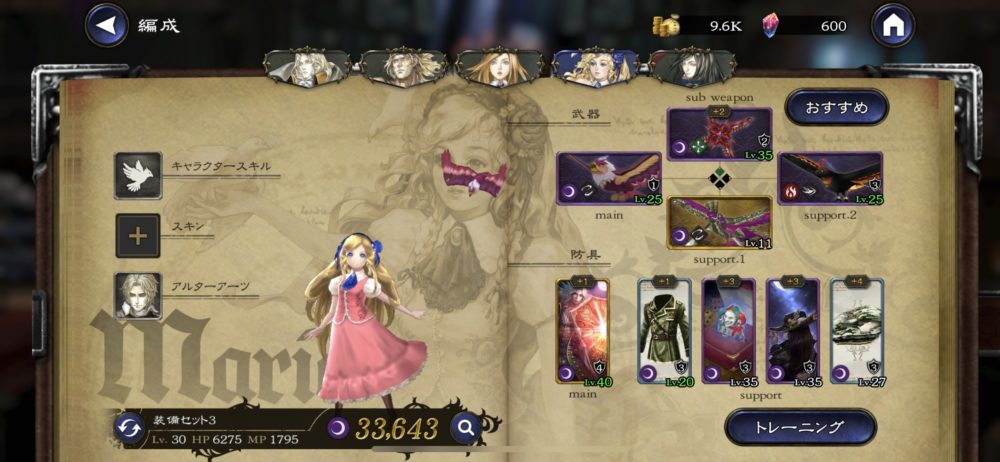The height and width of the screenshot is (462, 1000).
Task: Tap the おすすめ recommend button
Action: [837, 107]
